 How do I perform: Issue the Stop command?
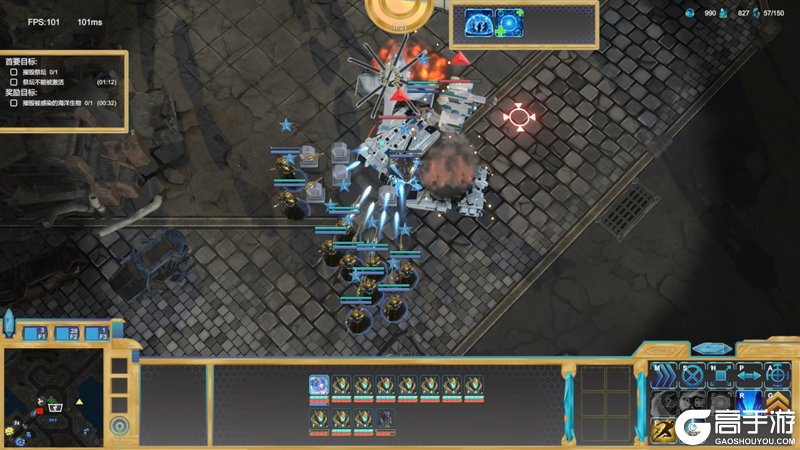point(691,376)
